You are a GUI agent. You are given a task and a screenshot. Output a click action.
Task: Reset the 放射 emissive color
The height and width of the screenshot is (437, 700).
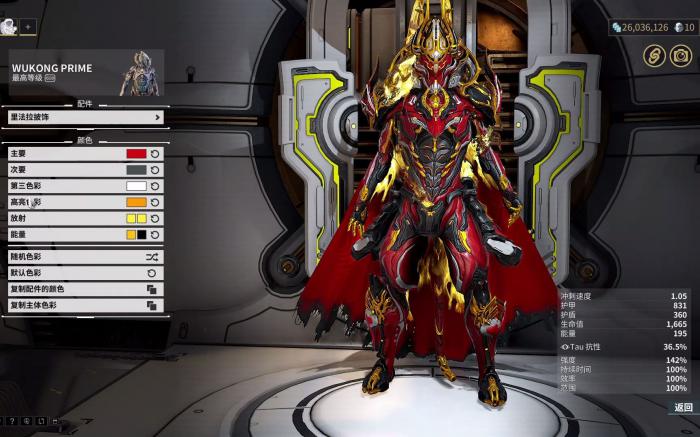point(156,218)
